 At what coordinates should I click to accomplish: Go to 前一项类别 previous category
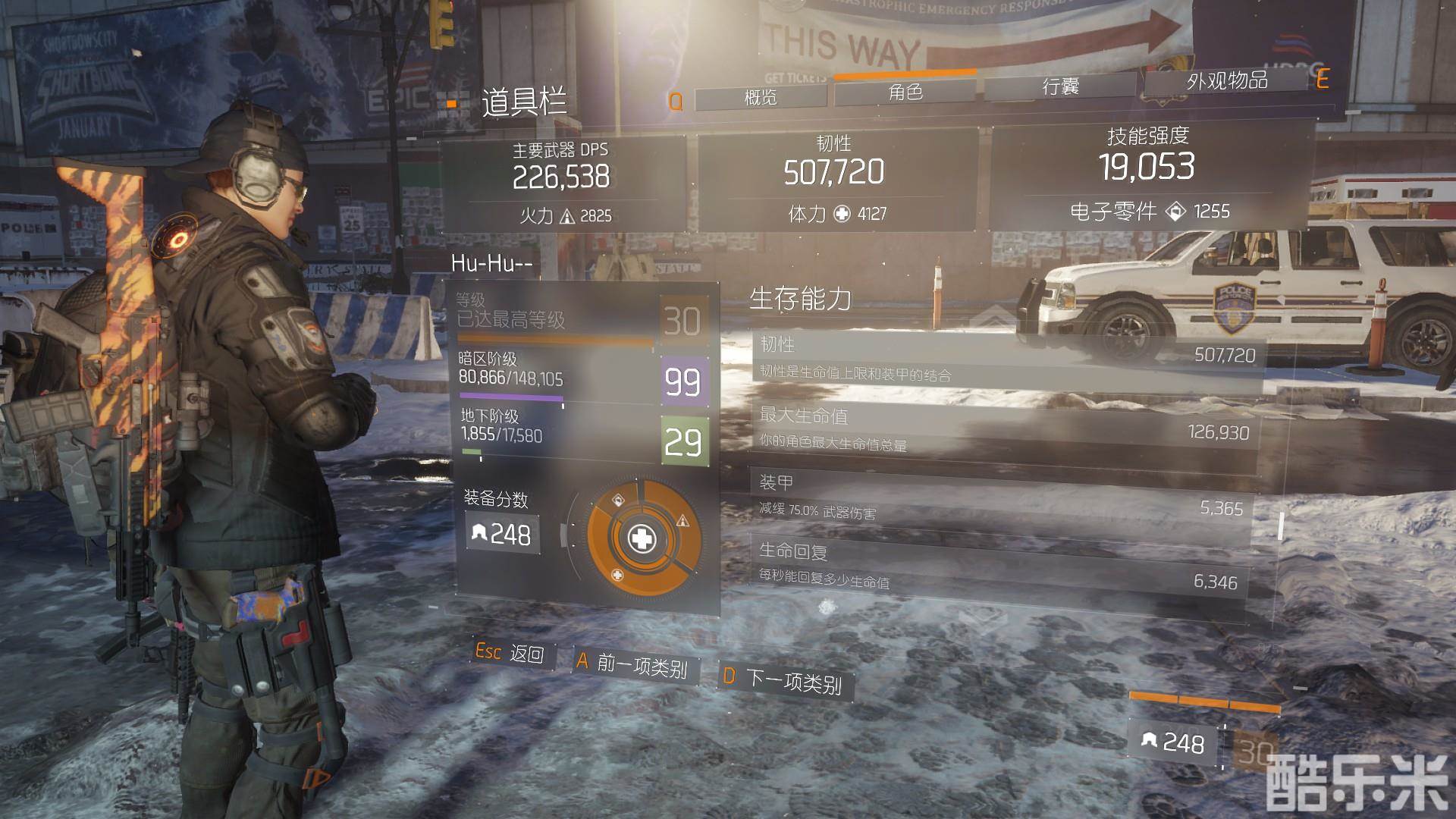pyautogui.click(x=633, y=664)
